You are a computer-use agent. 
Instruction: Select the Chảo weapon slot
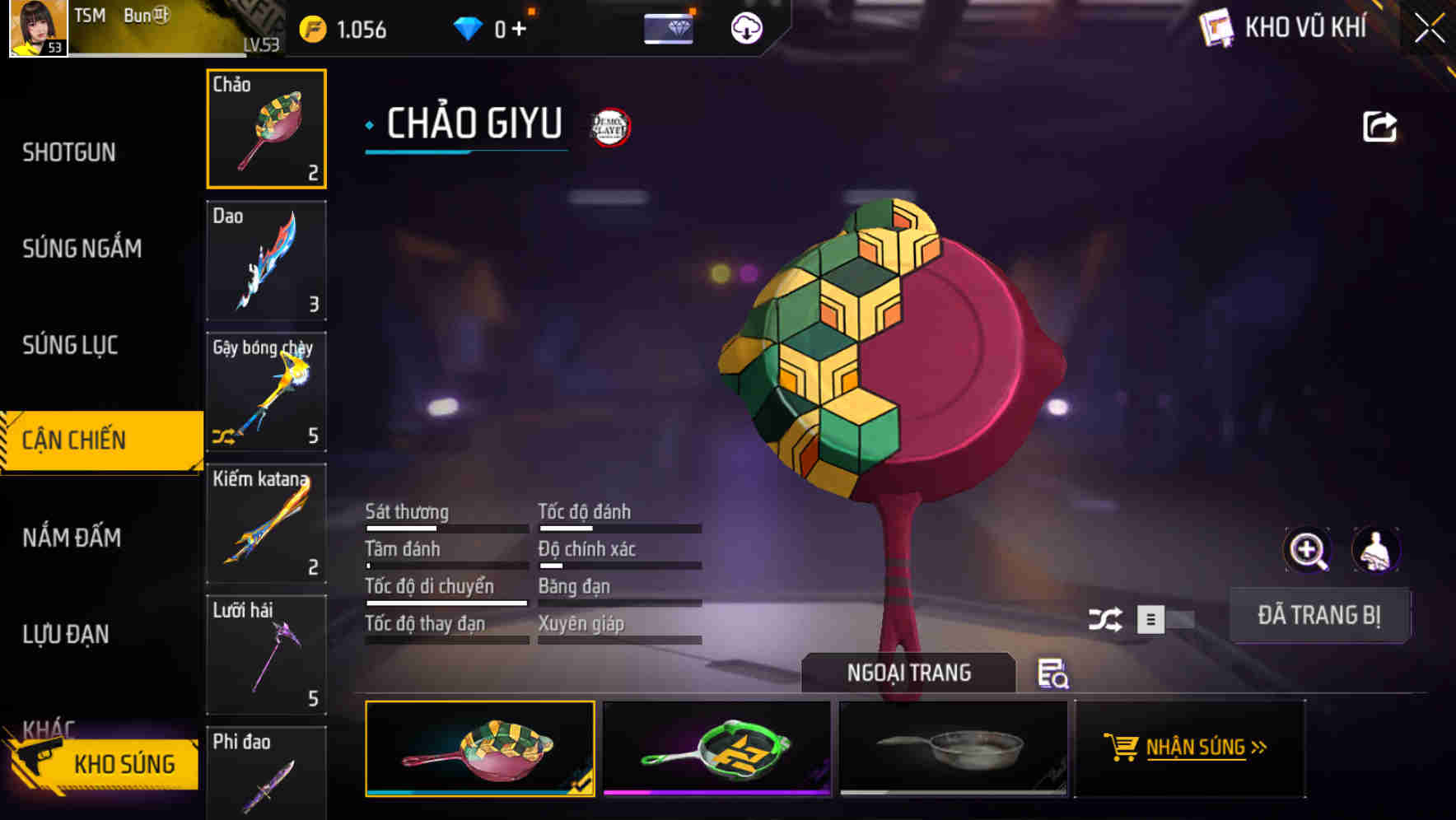tap(265, 128)
